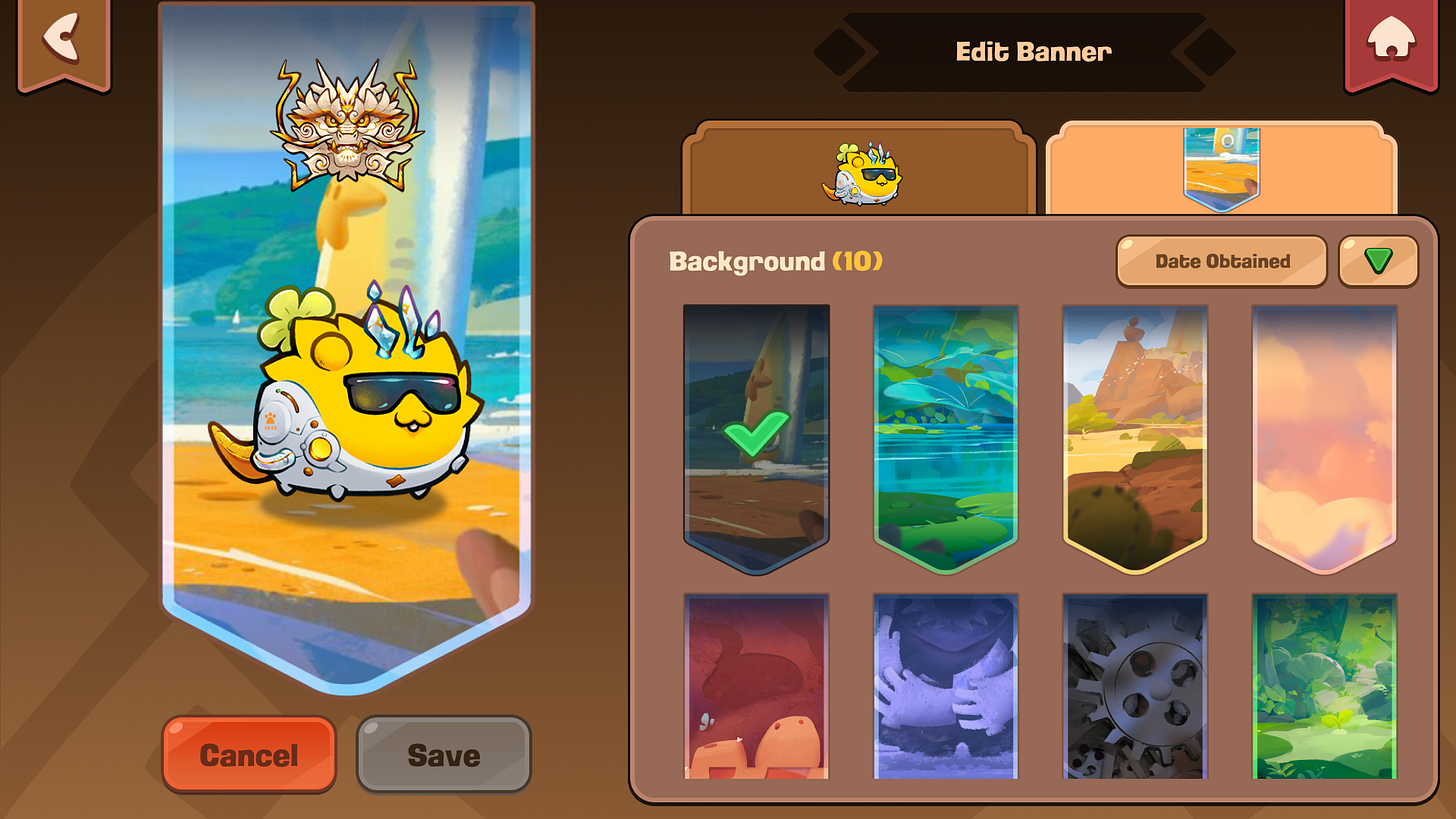
Task: Open sorting options next to Background heading
Action: 1221,260
